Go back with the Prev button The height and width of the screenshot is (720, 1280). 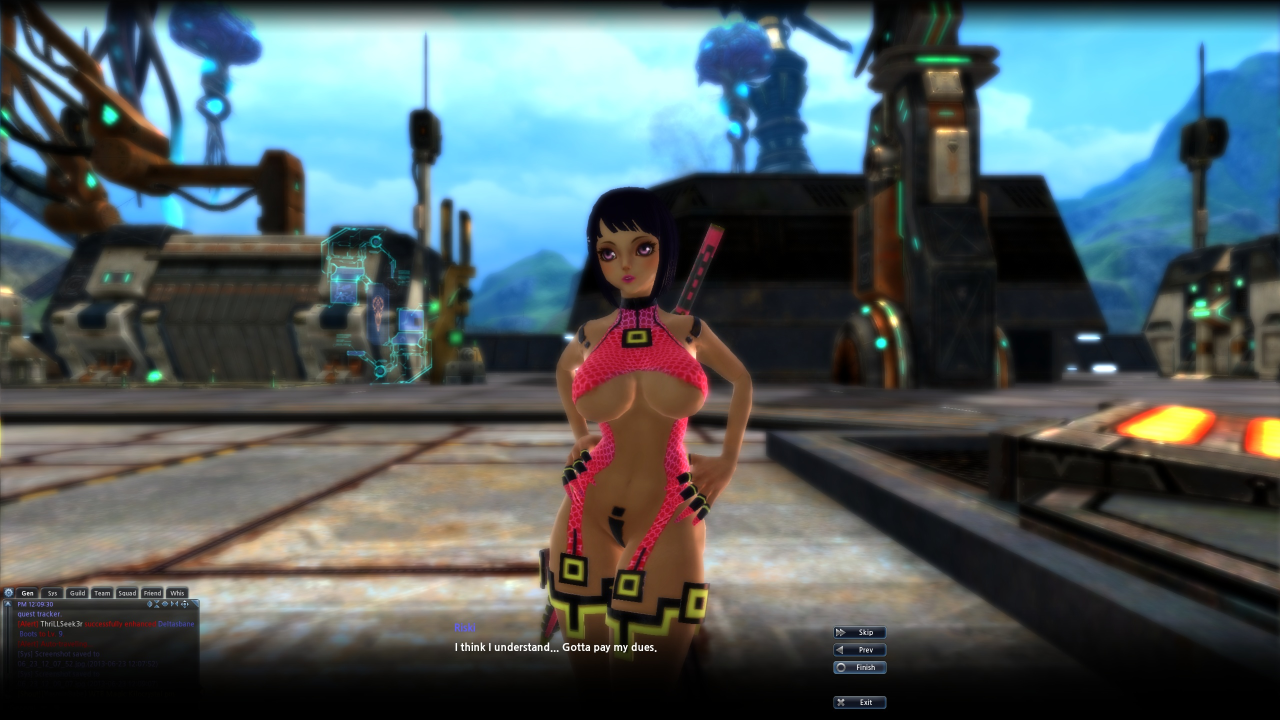860,650
